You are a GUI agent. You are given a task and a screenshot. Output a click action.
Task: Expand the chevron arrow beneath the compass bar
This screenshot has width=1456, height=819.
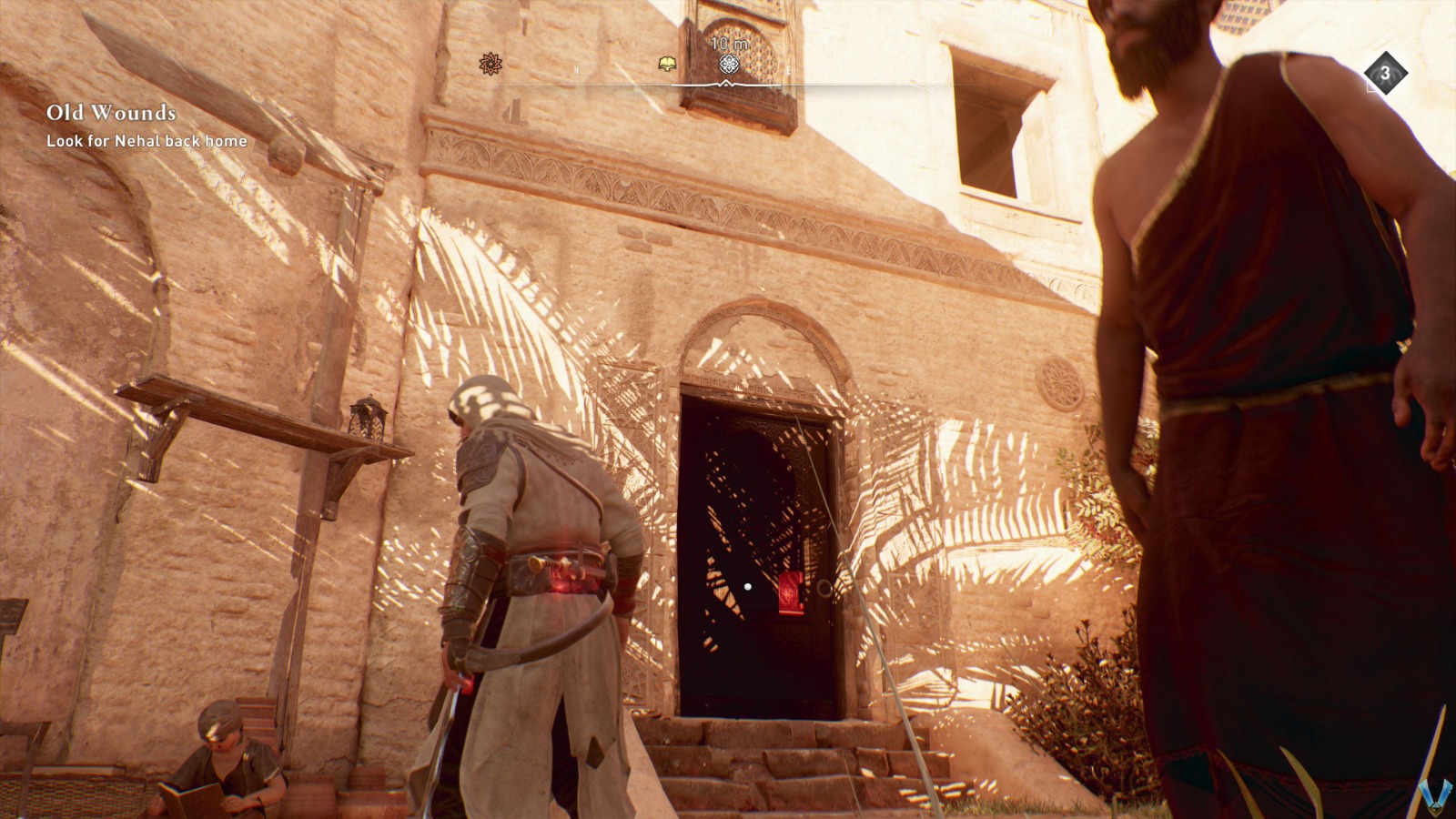pyautogui.click(x=725, y=83)
